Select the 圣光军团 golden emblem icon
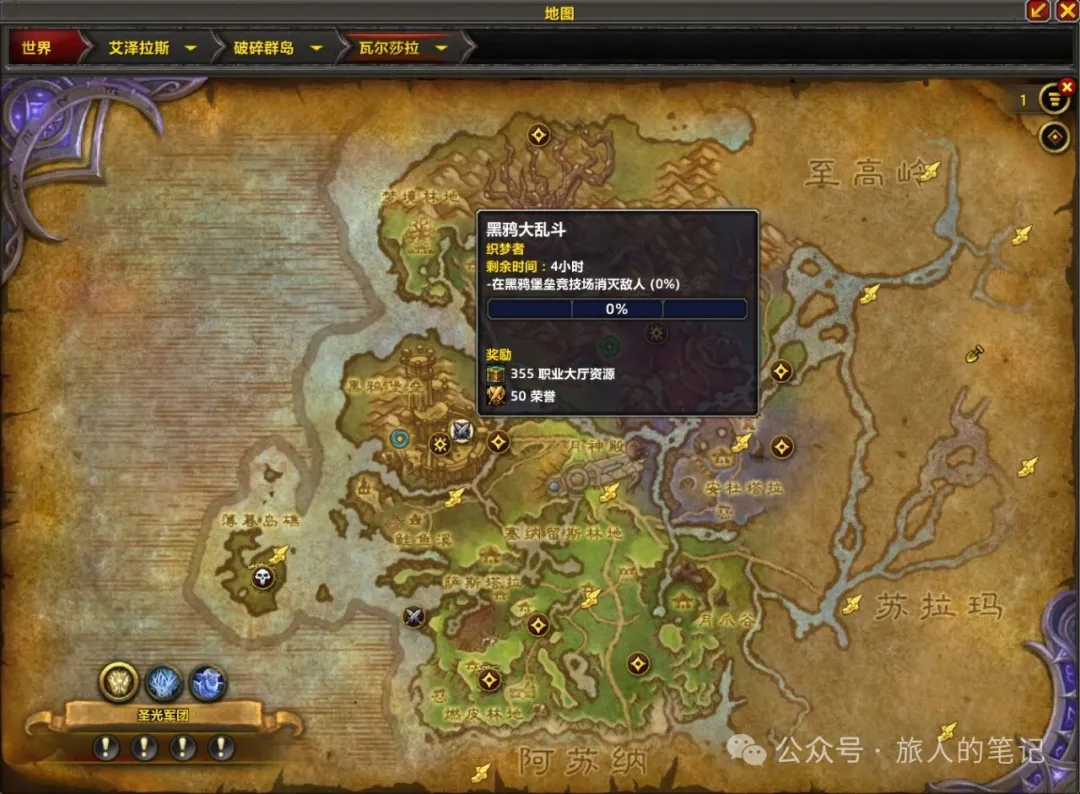Viewport: 1080px width, 794px height. pos(118,682)
